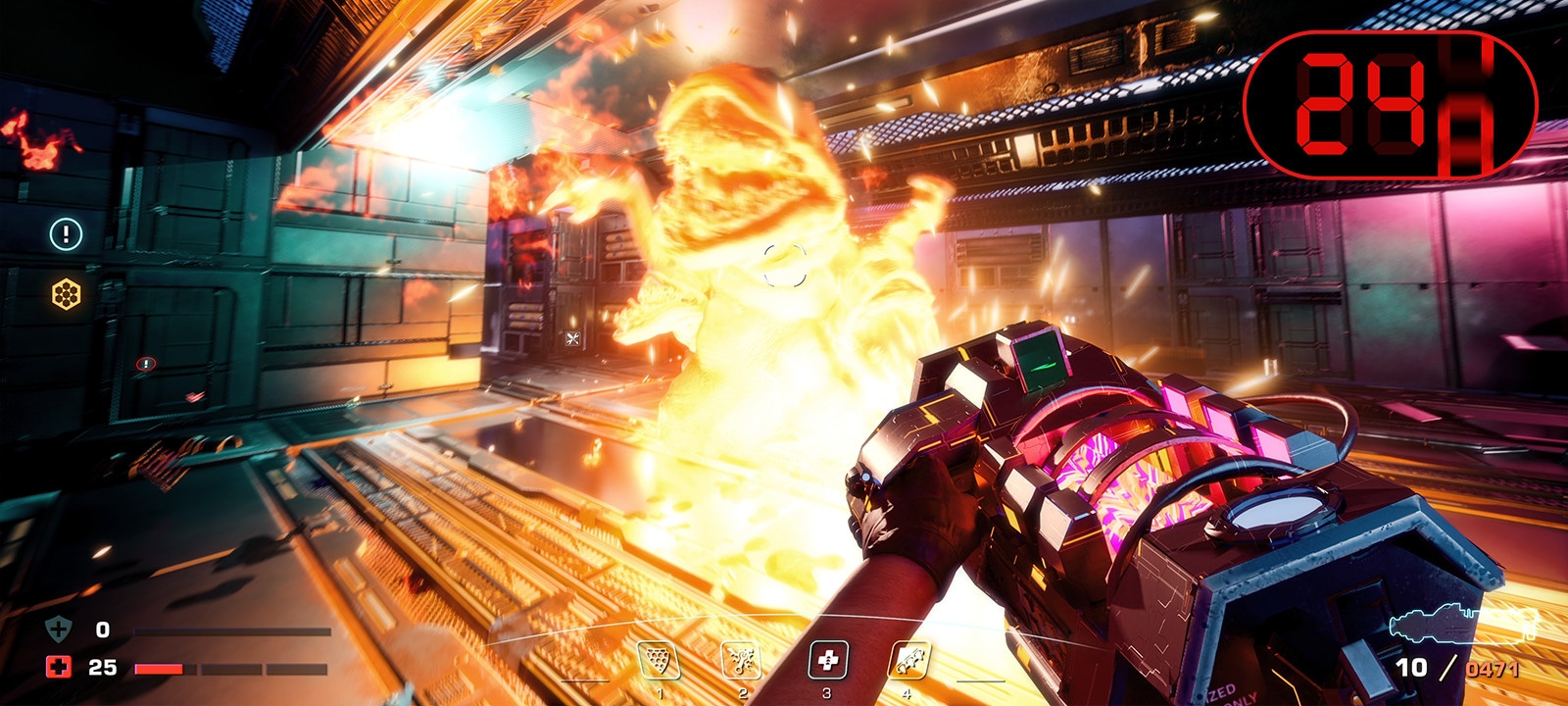Click the cyan circled exclamation objective marker

[x=67, y=234]
